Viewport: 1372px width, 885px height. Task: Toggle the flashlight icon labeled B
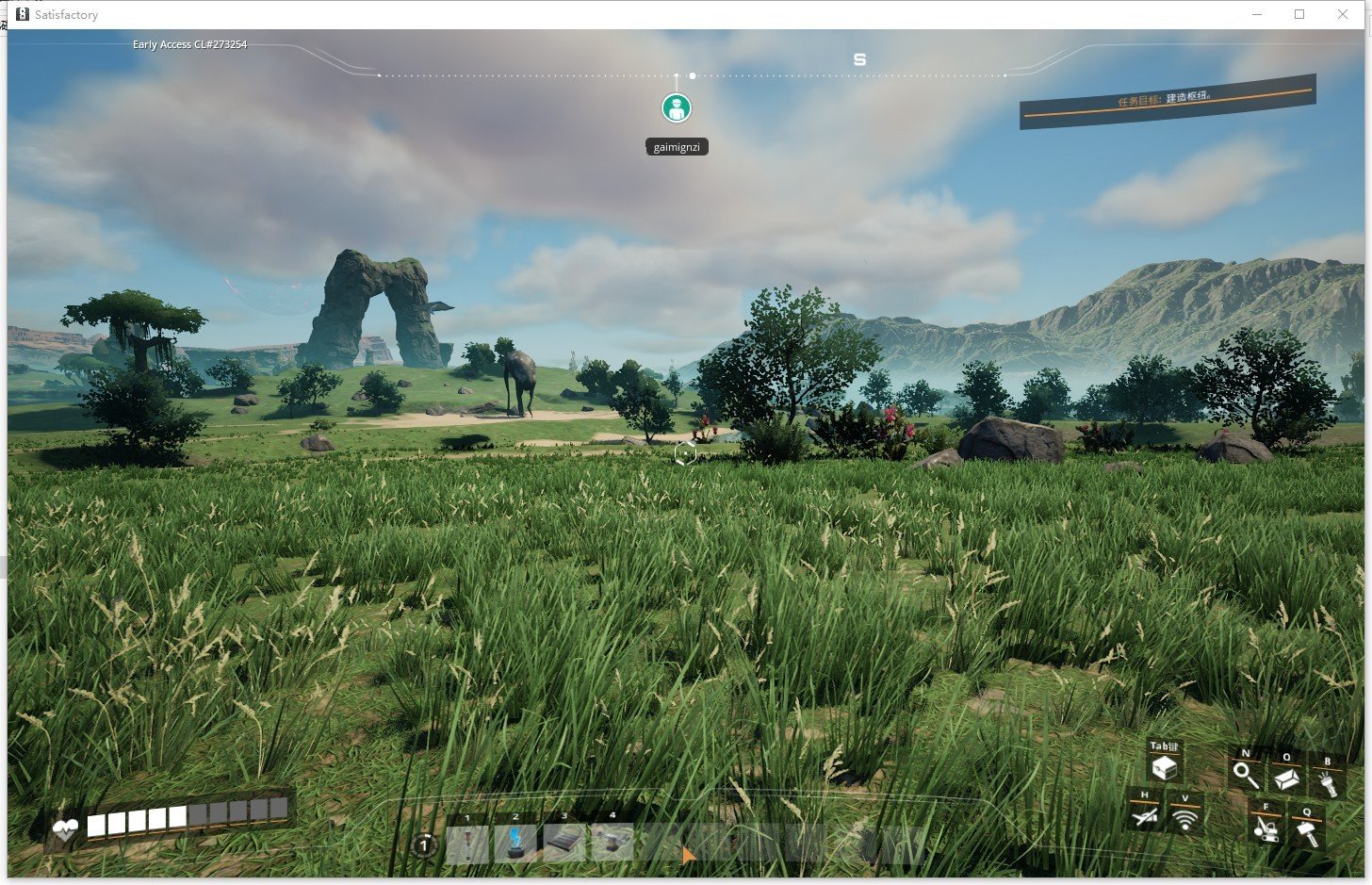pos(1330,783)
